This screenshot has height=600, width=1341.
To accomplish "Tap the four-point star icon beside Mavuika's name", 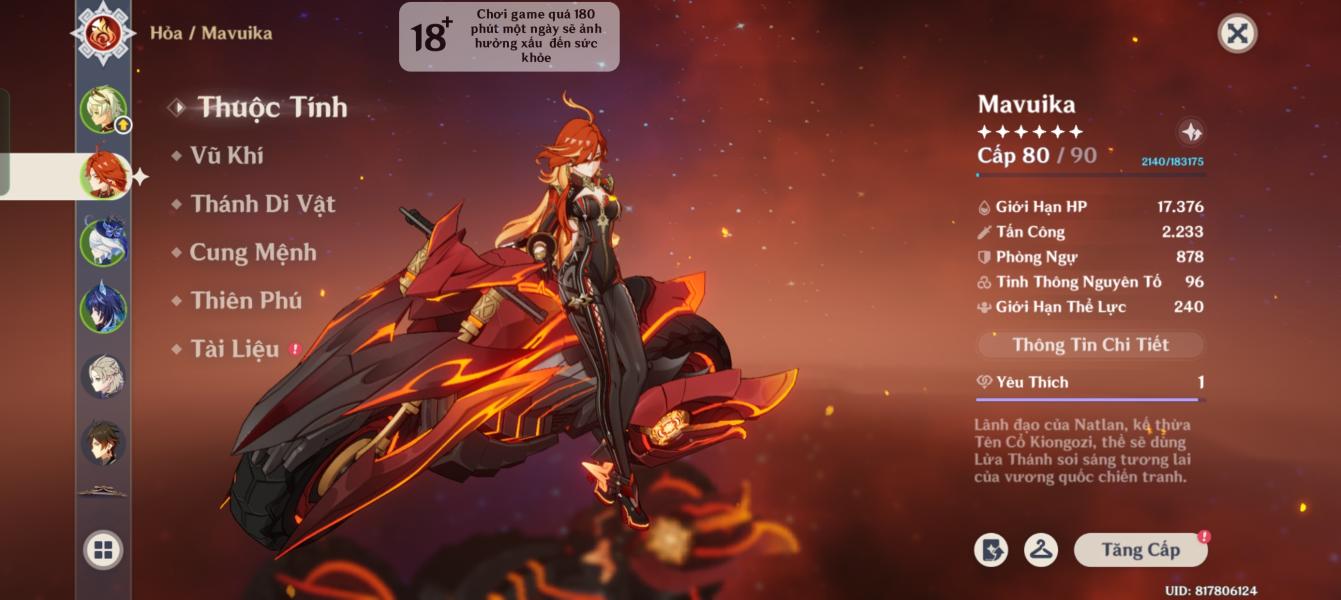I will 1190,132.
